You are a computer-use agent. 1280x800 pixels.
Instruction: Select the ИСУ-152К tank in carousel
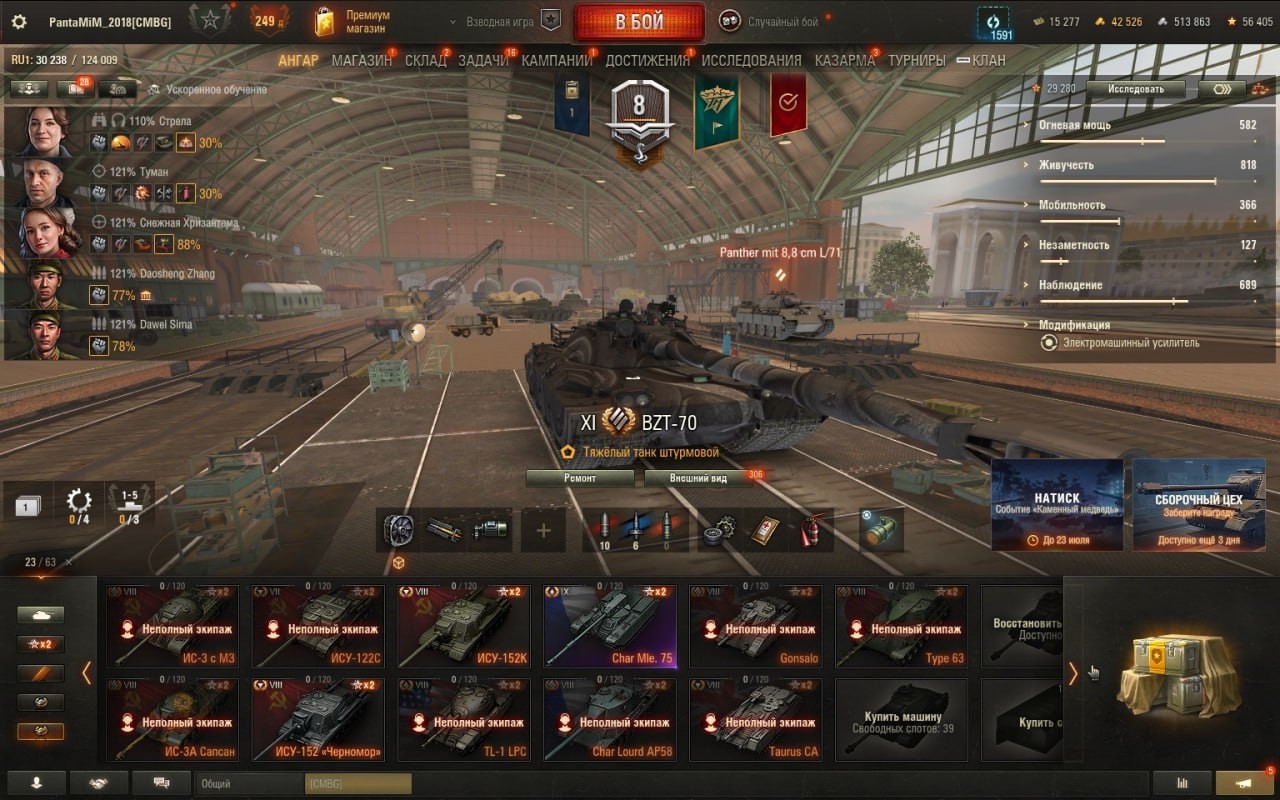click(x=461, y=626)
